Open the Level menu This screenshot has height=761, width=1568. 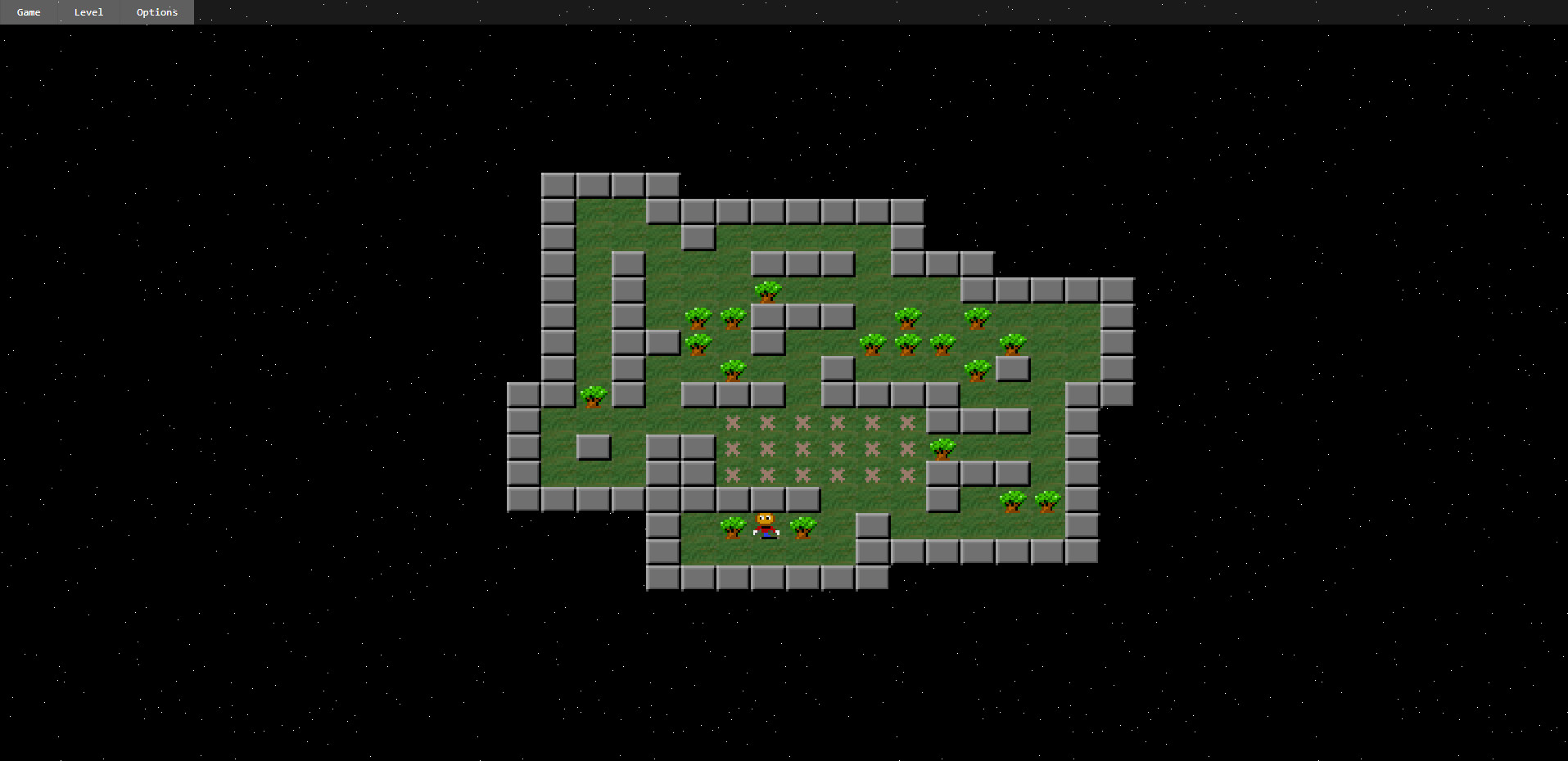pos(88,12)
